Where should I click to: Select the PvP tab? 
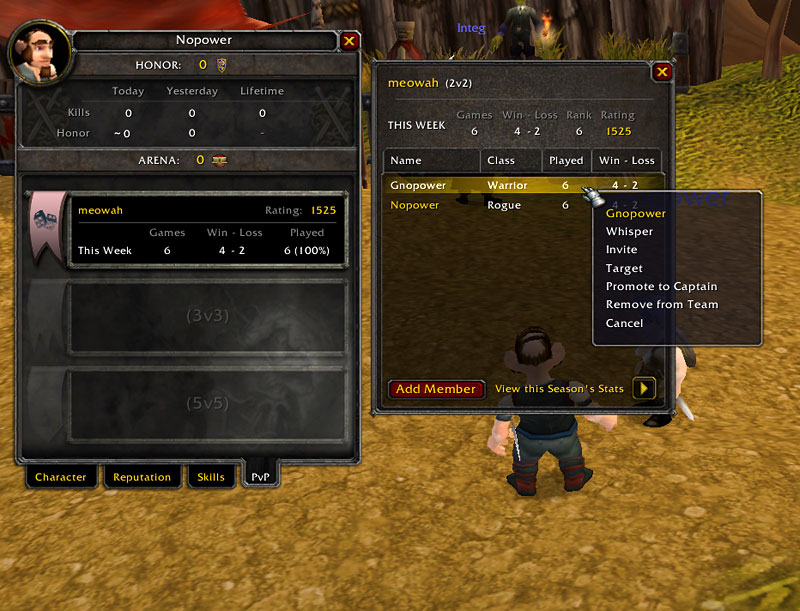[261, 476]
